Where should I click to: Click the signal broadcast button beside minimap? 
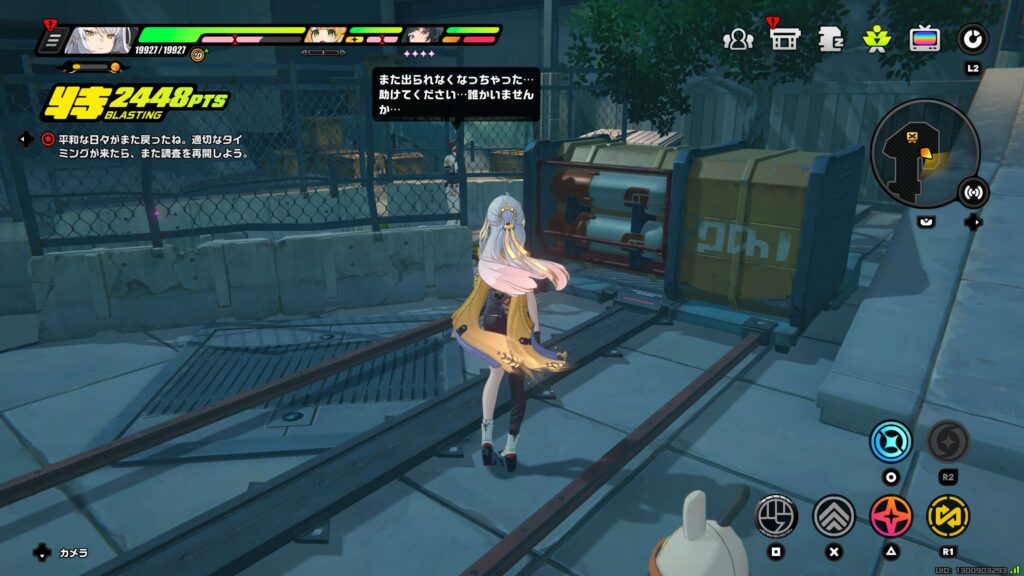pos(972,192)
